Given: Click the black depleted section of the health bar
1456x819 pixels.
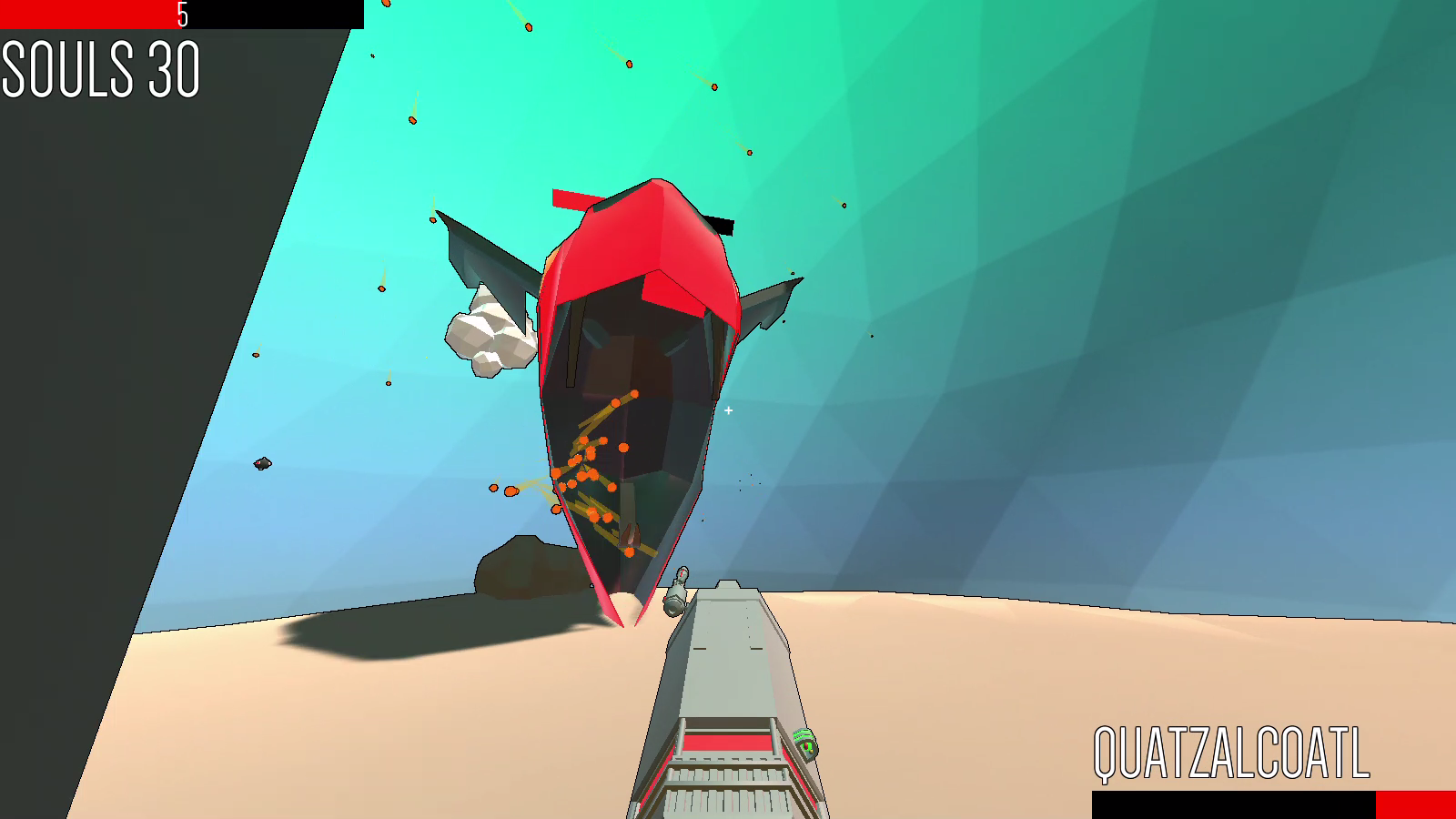Looking at the screenshot, I should pyautogui.click(x=273, y=13).
